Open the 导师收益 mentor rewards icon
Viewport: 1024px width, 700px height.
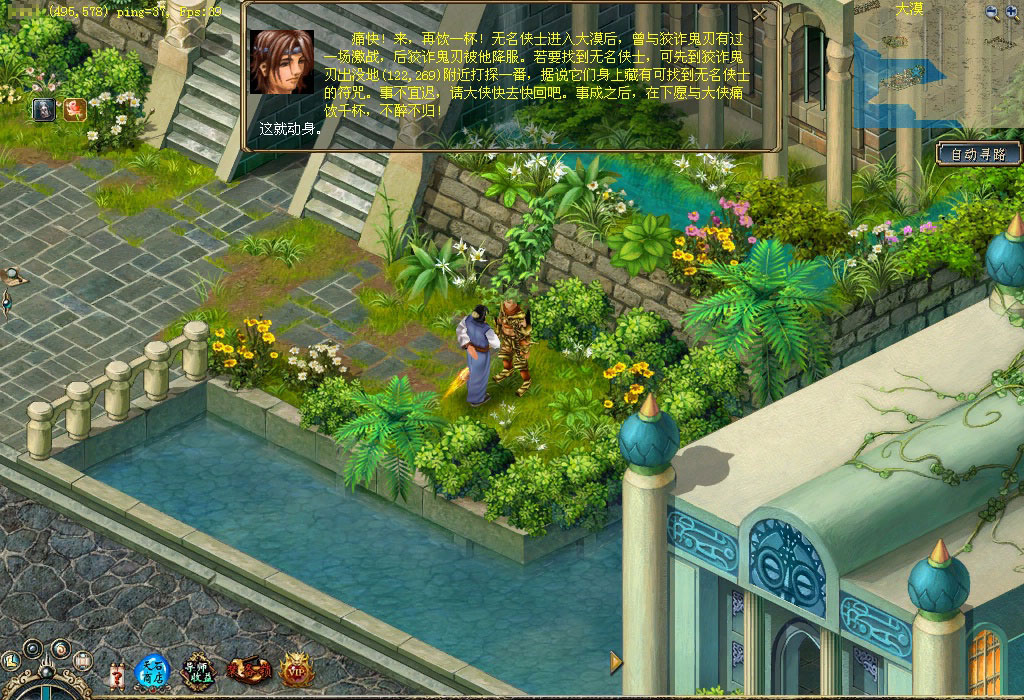pos(197,671)
